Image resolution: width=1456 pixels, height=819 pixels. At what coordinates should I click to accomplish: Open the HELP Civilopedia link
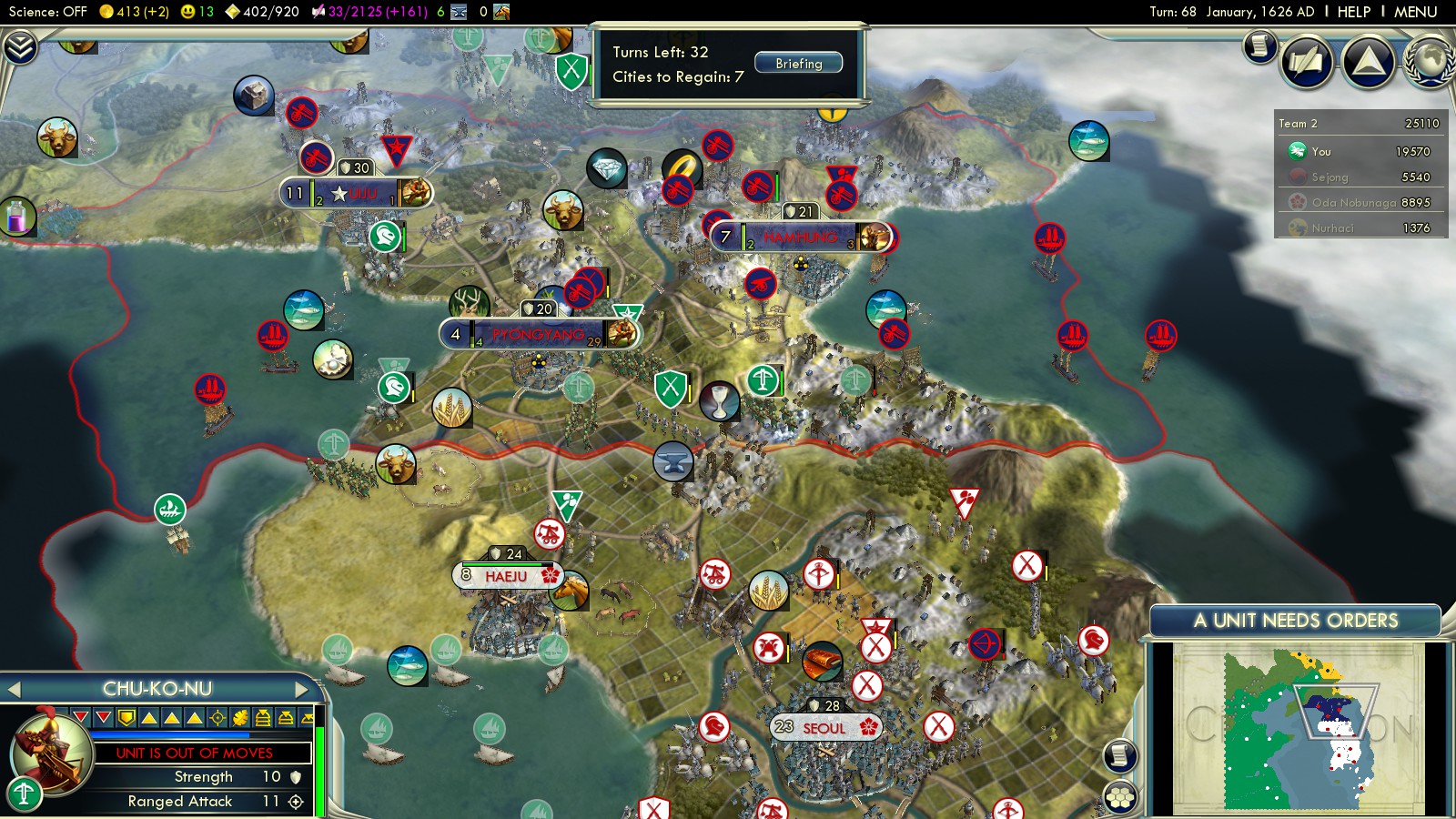pos(1353,12)
